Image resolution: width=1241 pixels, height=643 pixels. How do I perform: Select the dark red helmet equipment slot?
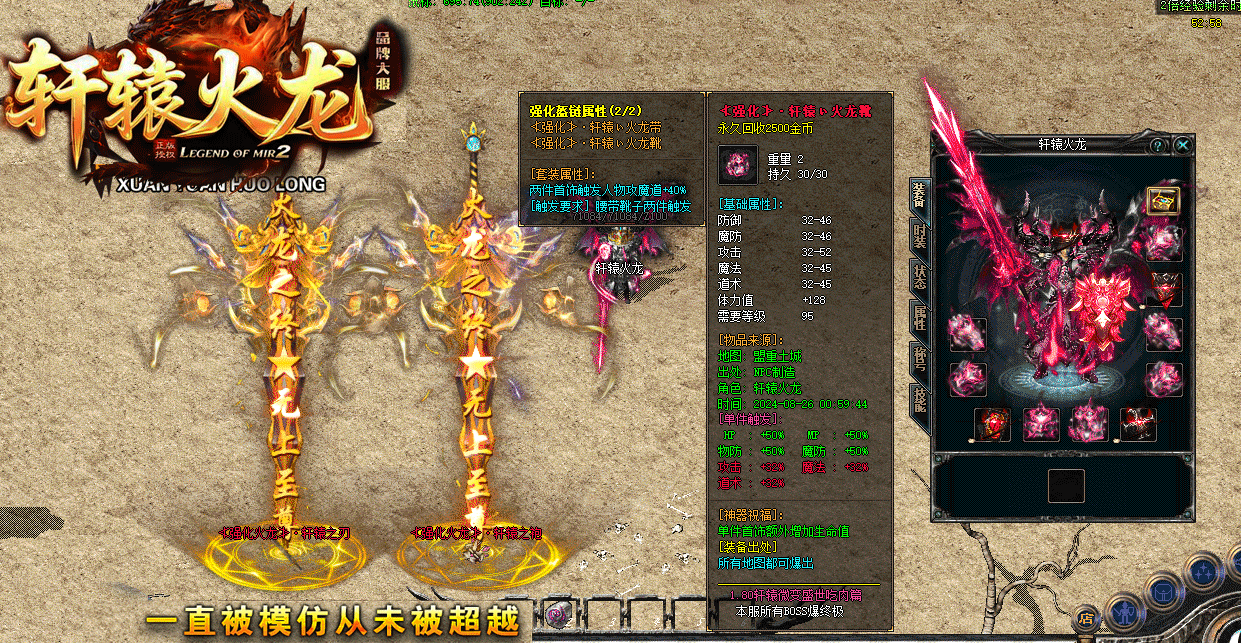1163,289
